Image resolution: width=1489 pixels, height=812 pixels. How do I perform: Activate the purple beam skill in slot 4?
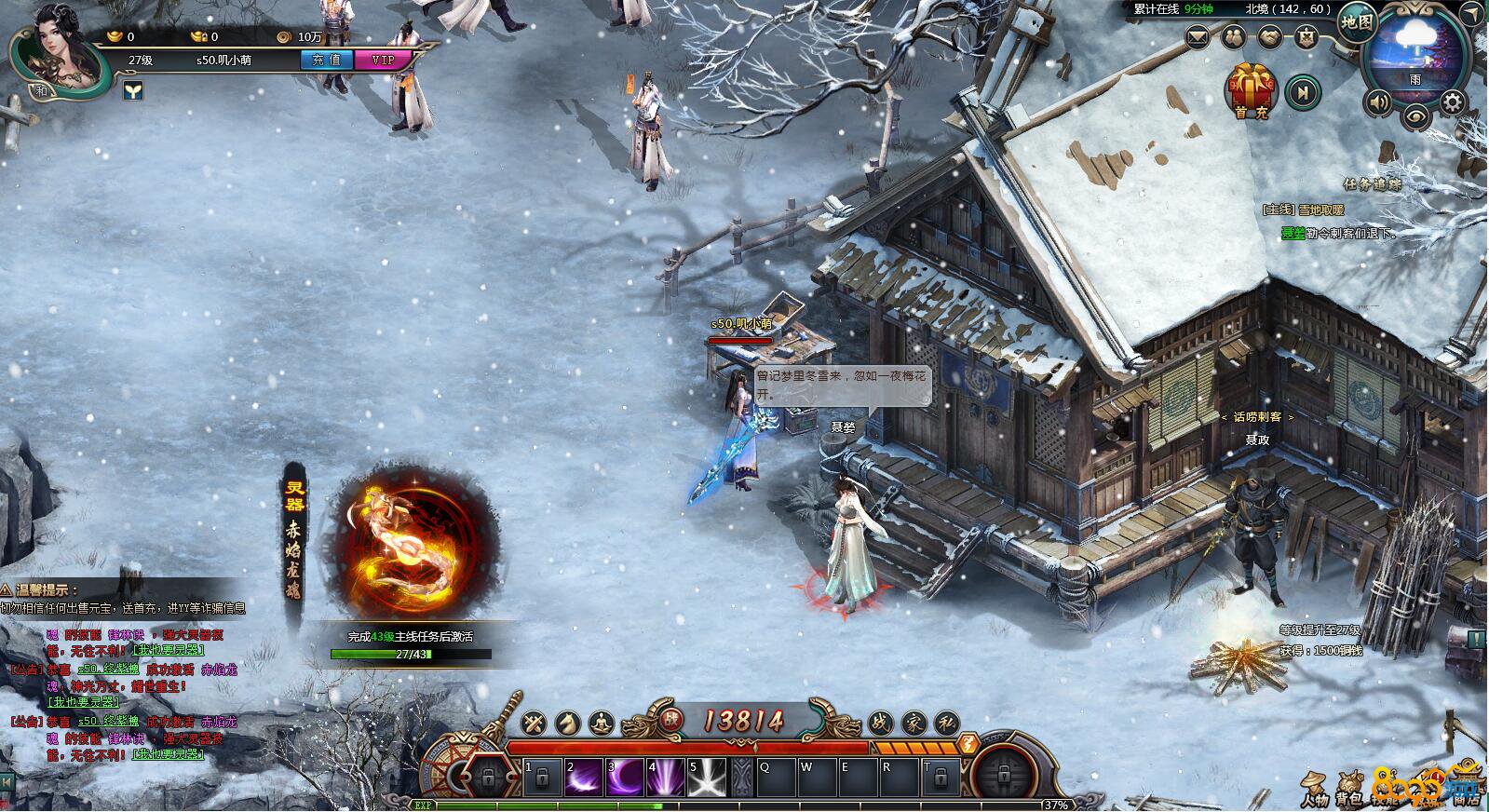[x=667, y=777]
